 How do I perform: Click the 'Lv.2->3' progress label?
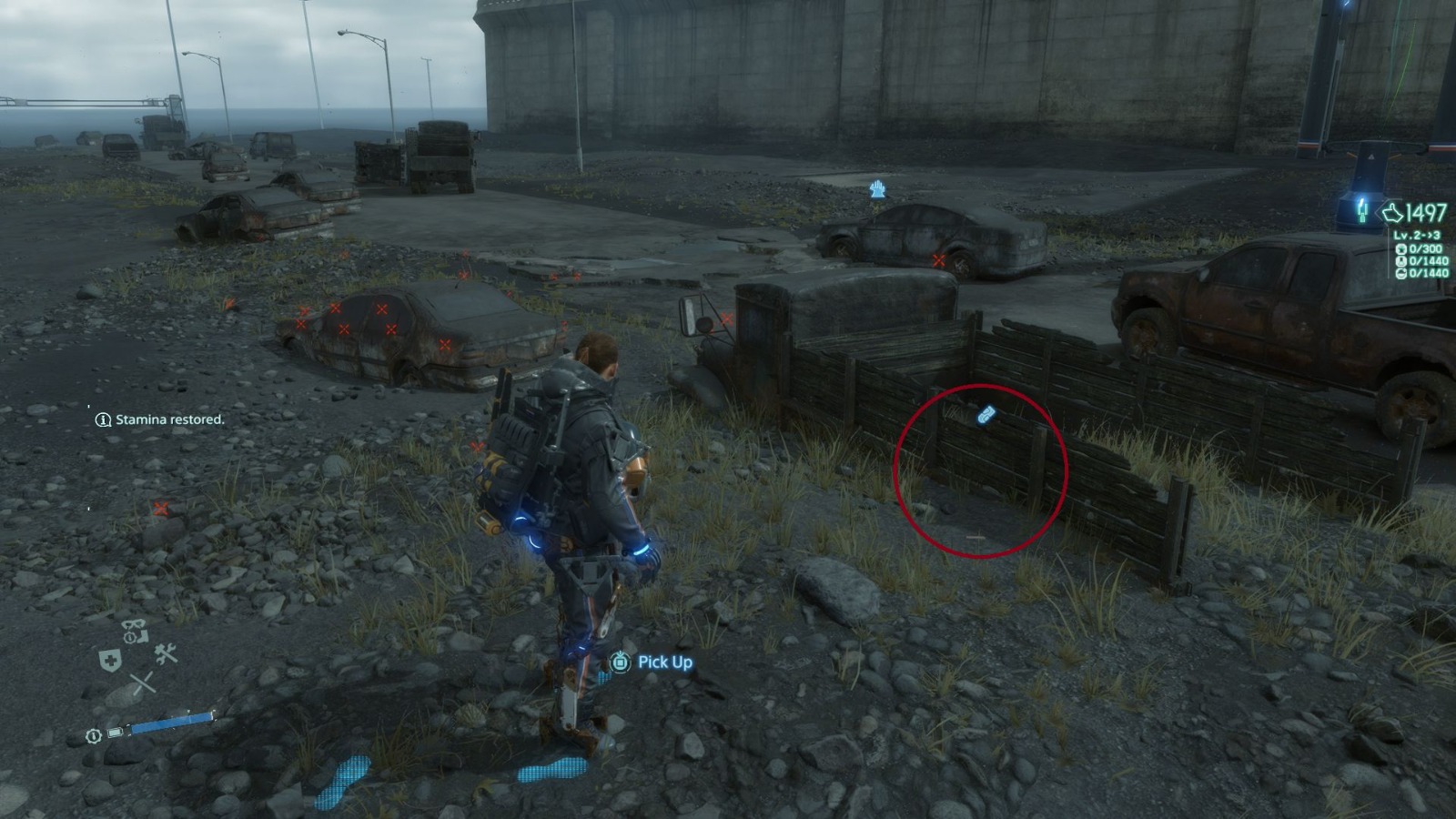coord(1417,235)
